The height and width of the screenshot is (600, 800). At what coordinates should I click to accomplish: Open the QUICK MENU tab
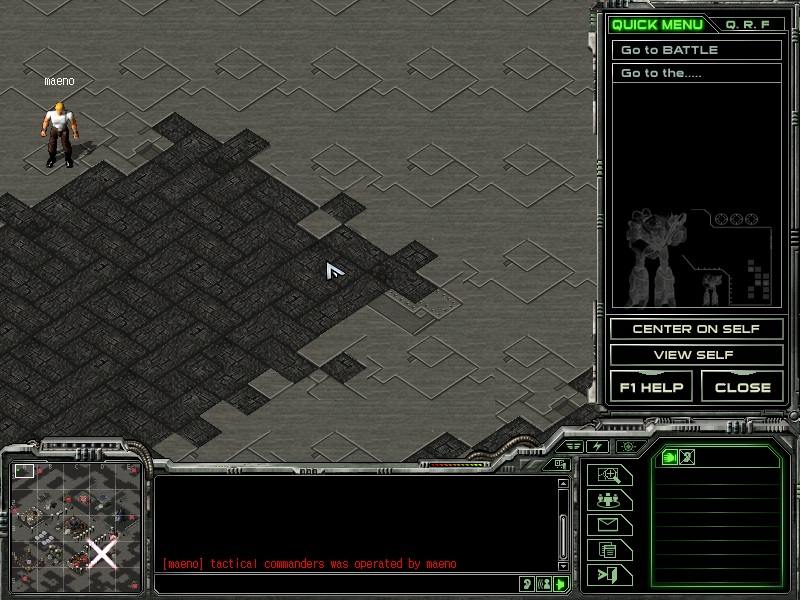[x=657, y=24]
